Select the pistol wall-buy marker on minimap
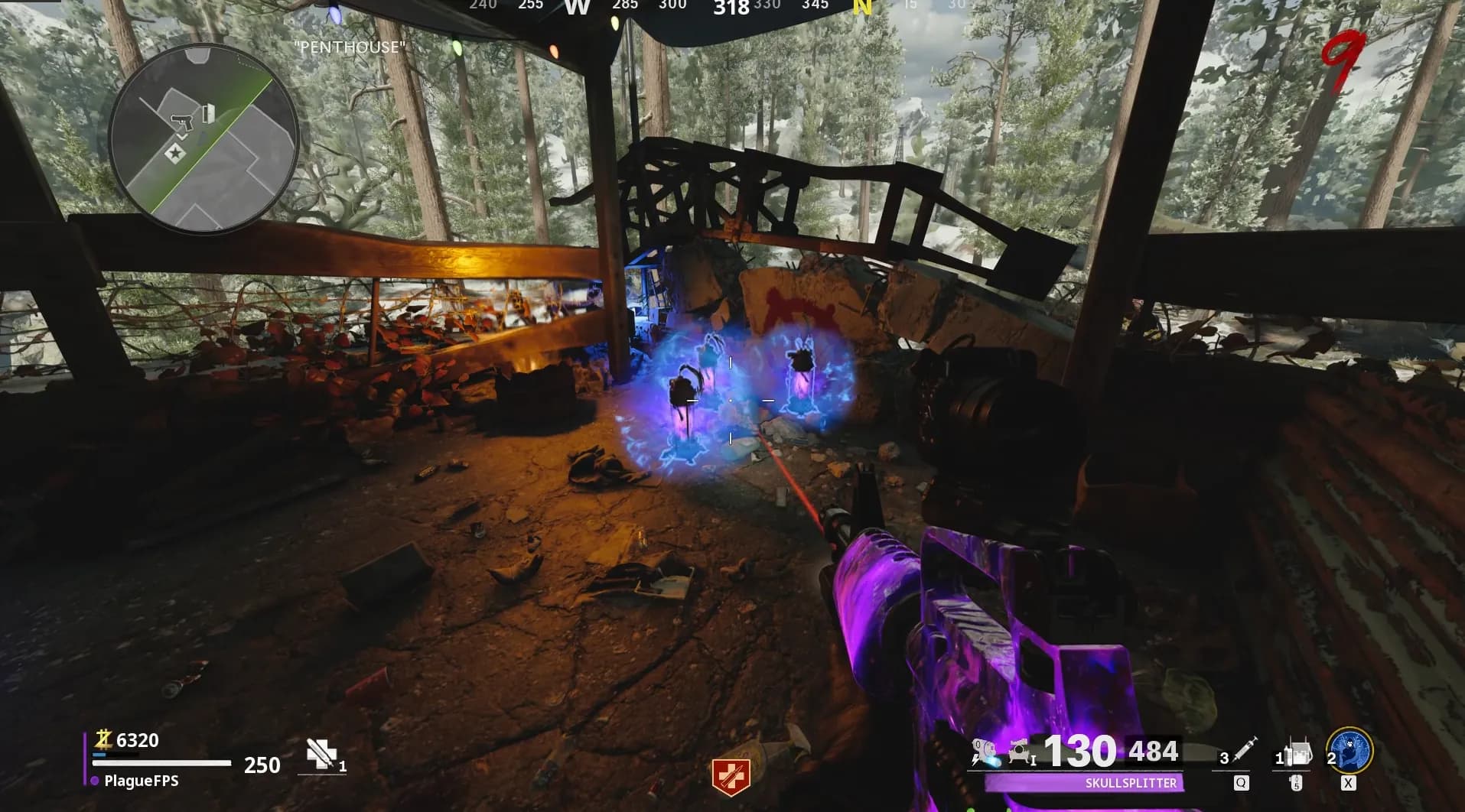The width and height of the screenshot is (1465, 812). tap(184, 121)
